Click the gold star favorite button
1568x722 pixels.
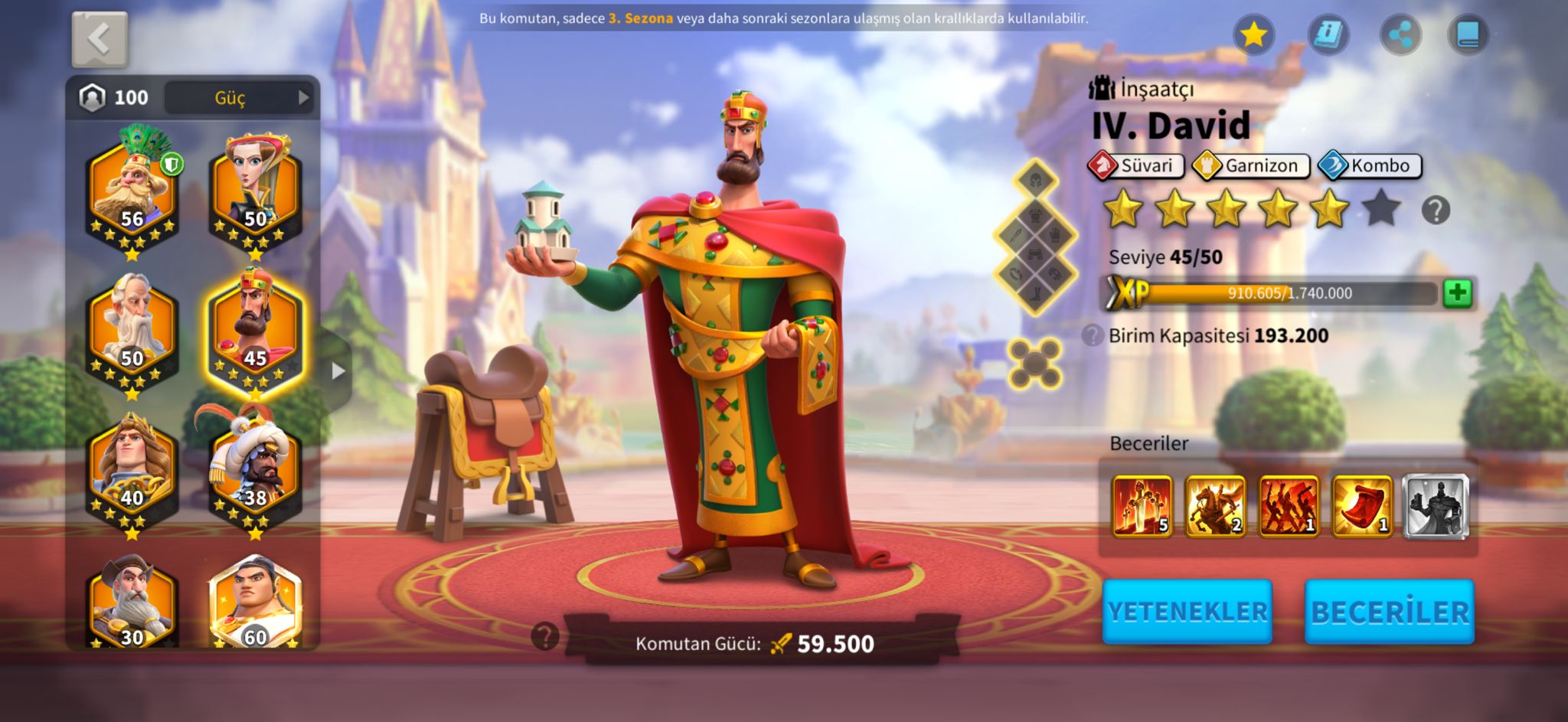point(1253,34)
